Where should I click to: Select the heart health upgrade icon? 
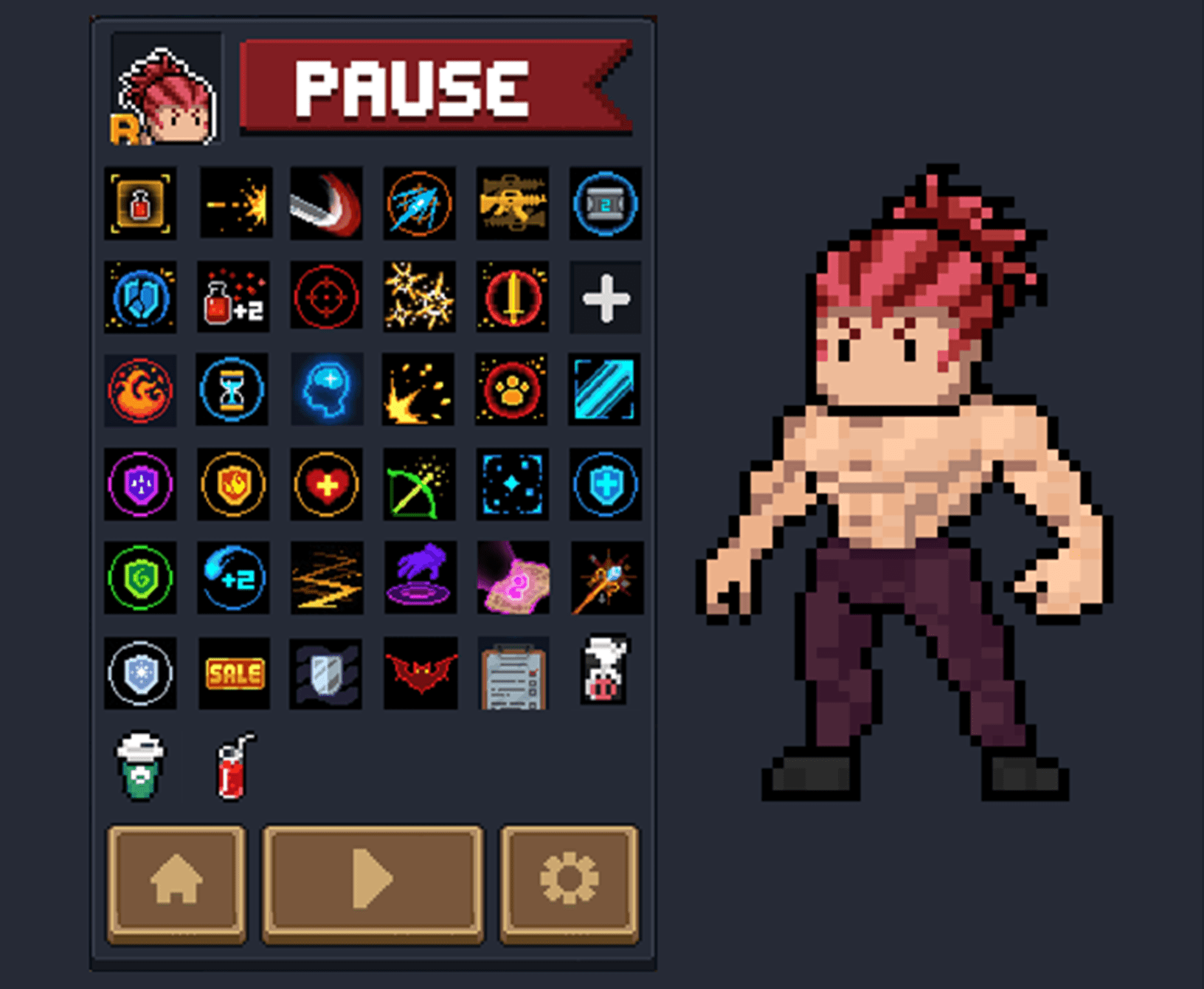(x=326, y=485)
